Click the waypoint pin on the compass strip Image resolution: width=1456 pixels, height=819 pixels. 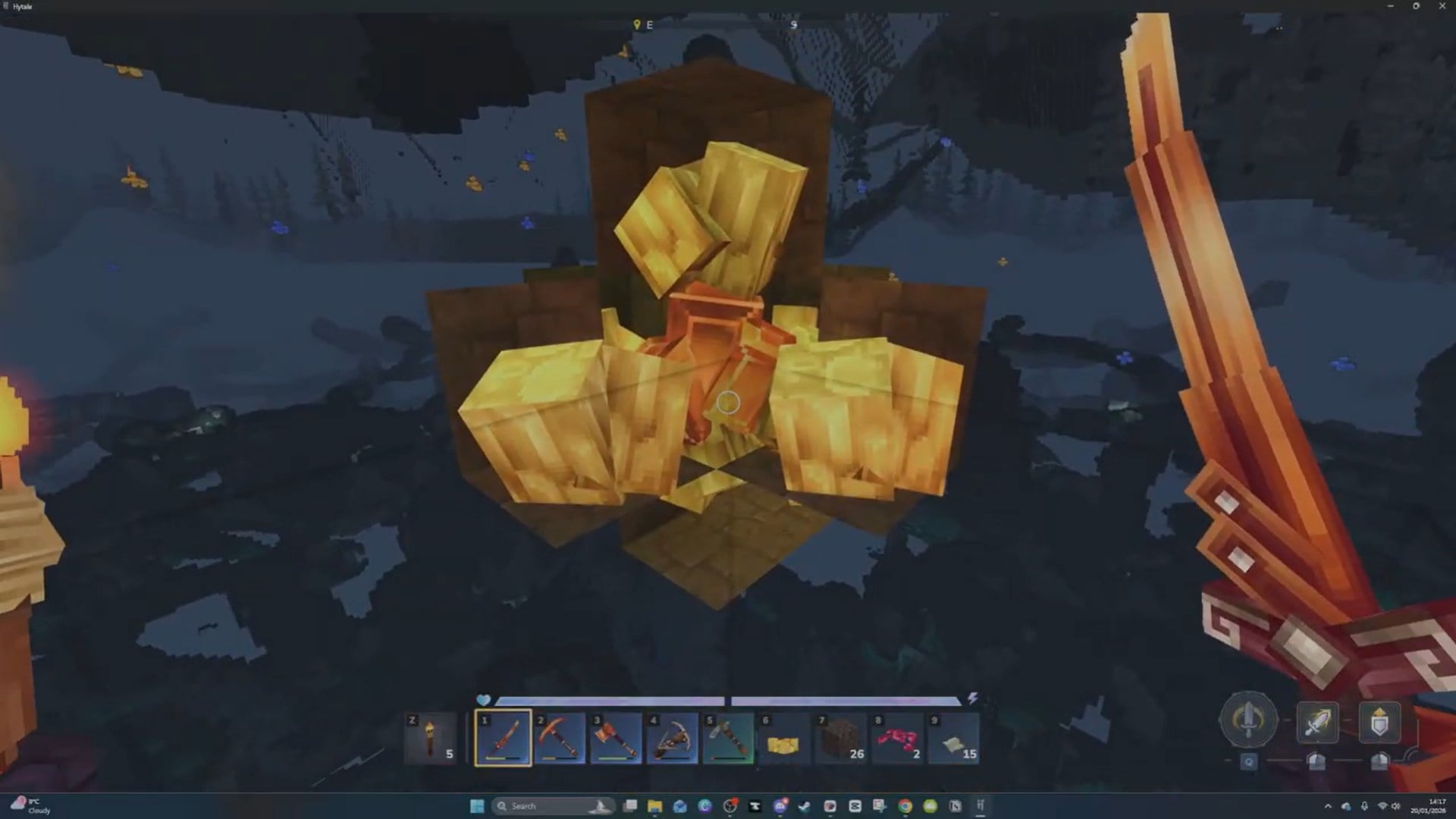638,24
